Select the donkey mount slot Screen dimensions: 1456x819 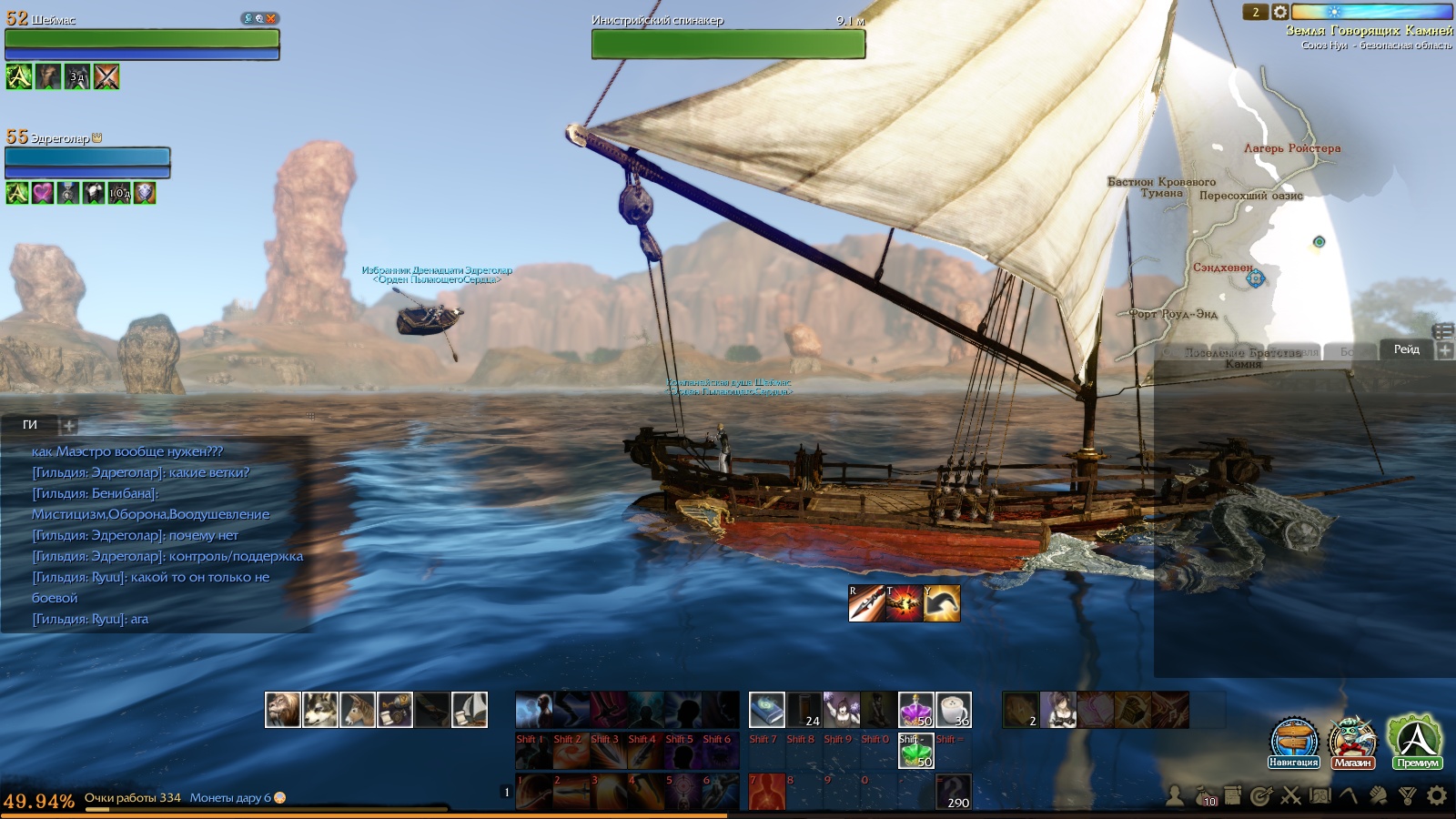pyautogui.click(x=358, y=710)
